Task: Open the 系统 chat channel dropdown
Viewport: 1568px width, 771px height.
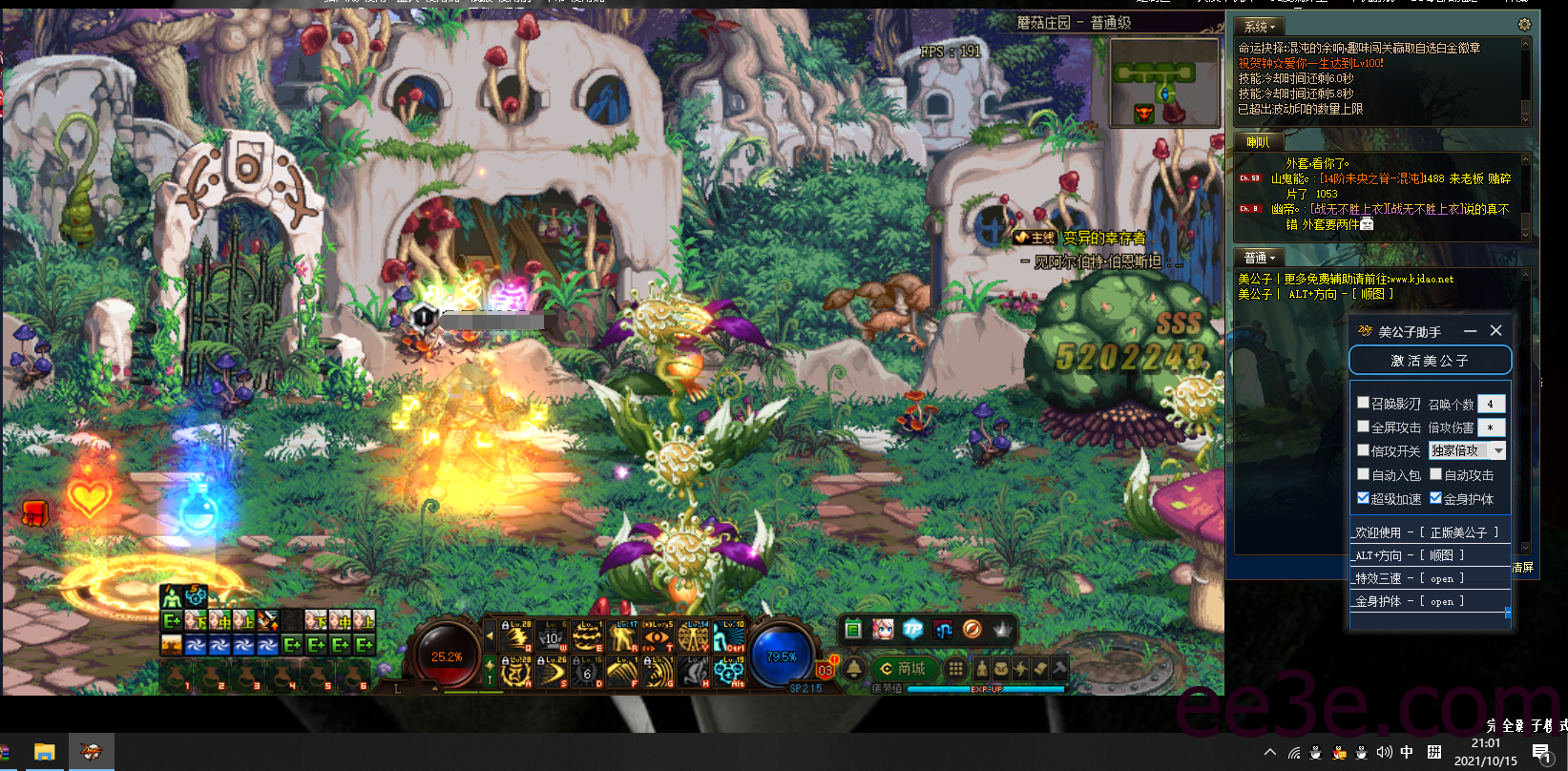Action: 1260,27
